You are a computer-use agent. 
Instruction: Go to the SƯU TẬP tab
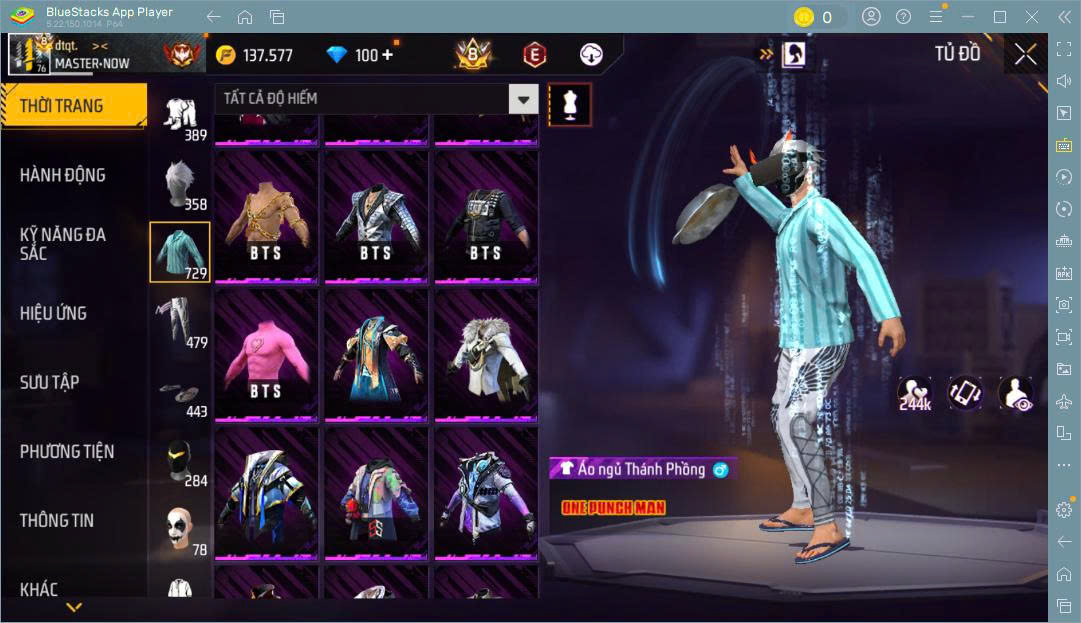pos(50,382)
